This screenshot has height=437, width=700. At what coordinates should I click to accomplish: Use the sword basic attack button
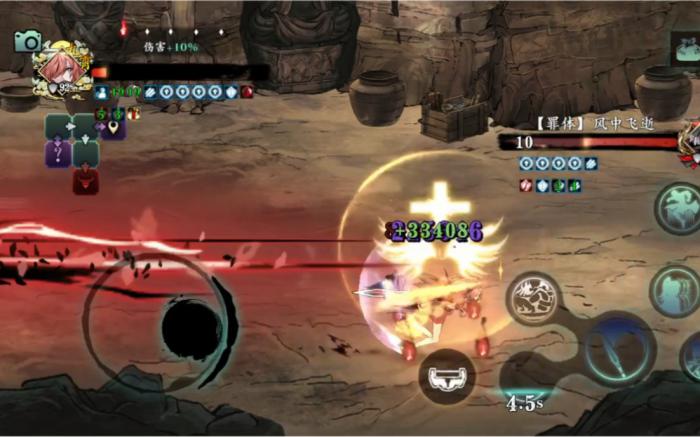click(x=618, y=349)
